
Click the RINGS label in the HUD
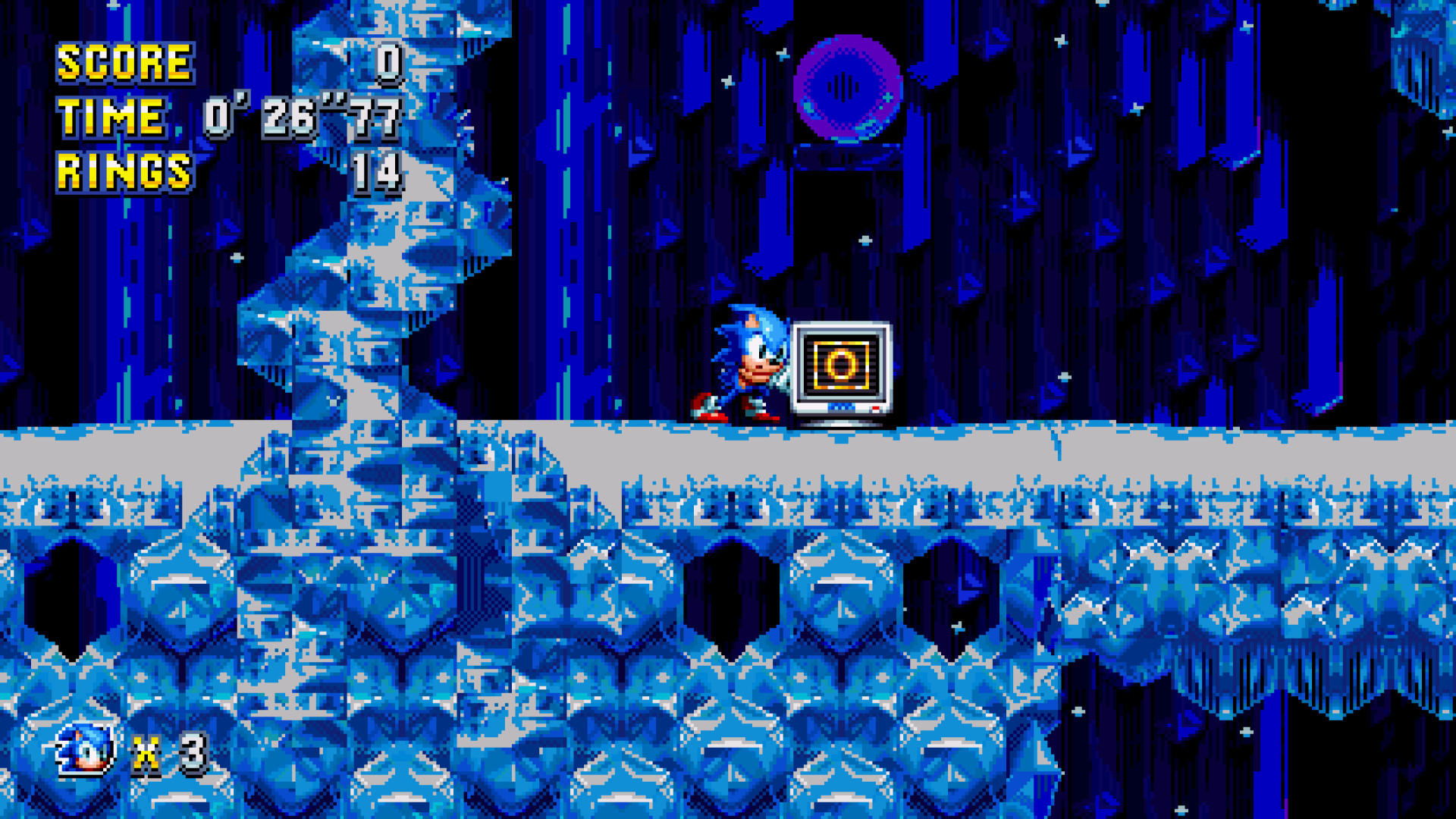[x=124, y=168]
